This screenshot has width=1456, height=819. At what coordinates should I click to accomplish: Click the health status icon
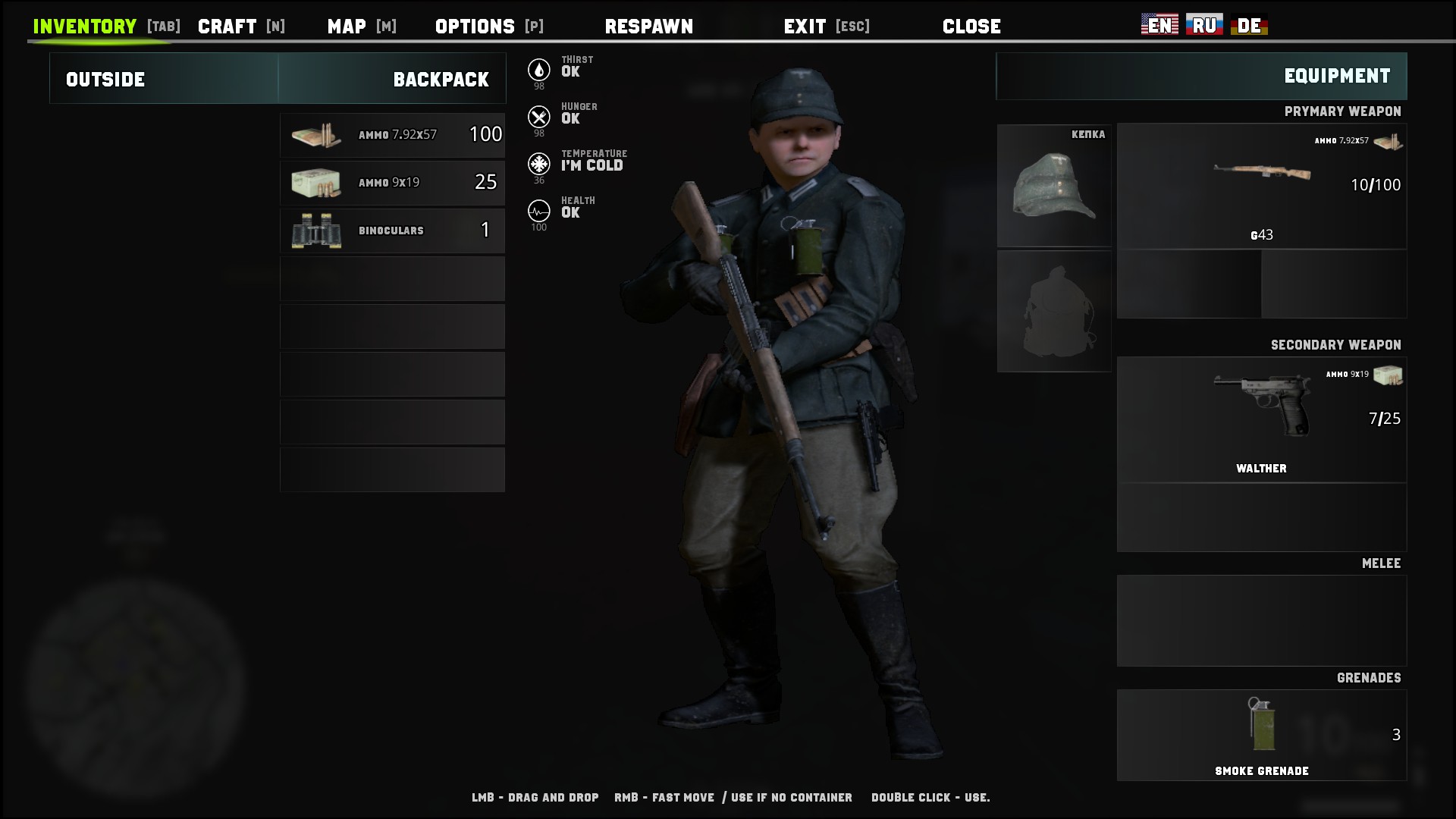pyautogui.click(x=539, y=209)
